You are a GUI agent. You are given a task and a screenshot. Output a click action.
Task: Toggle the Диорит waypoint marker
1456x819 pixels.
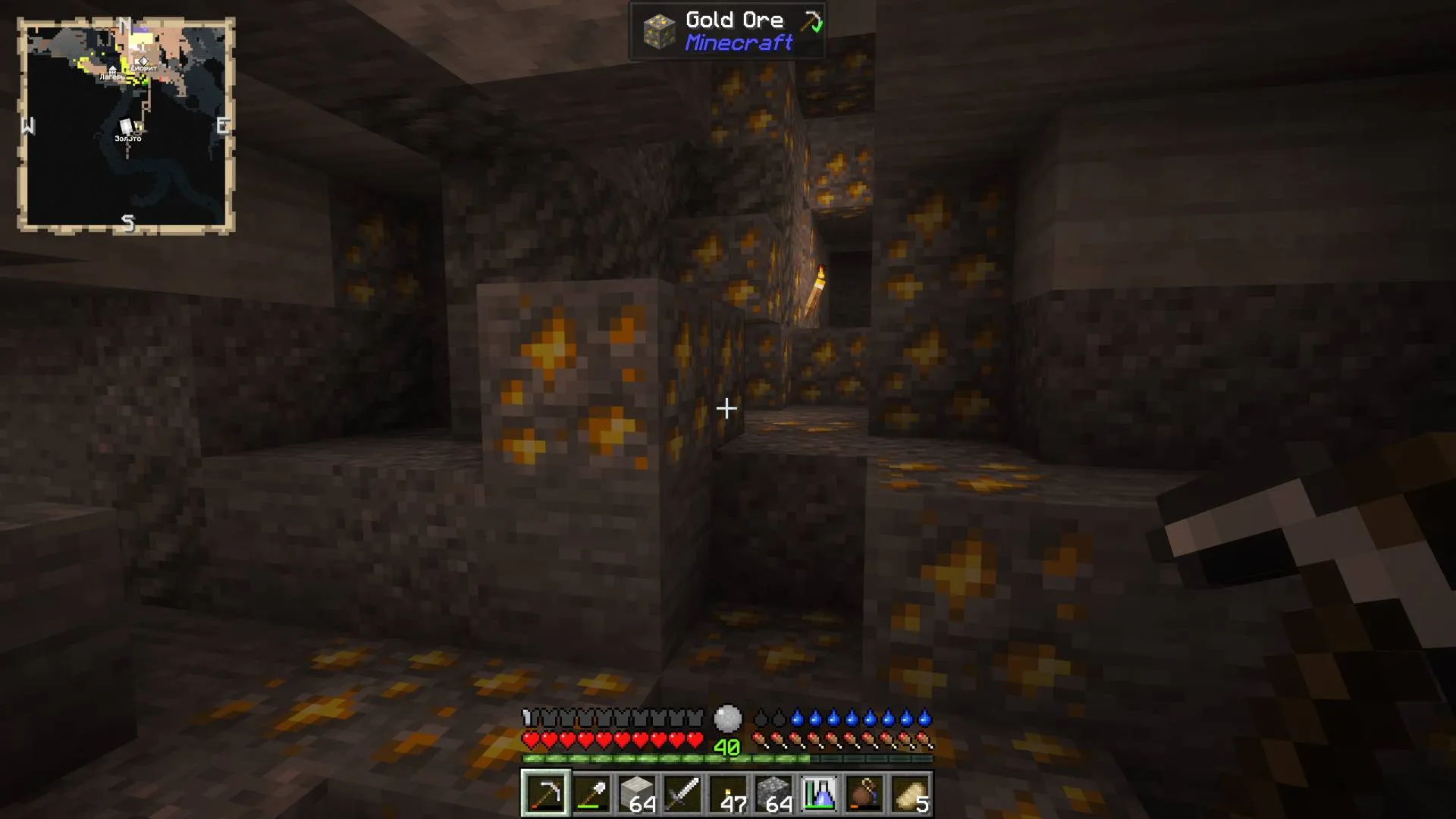click(x=142, y=64)
